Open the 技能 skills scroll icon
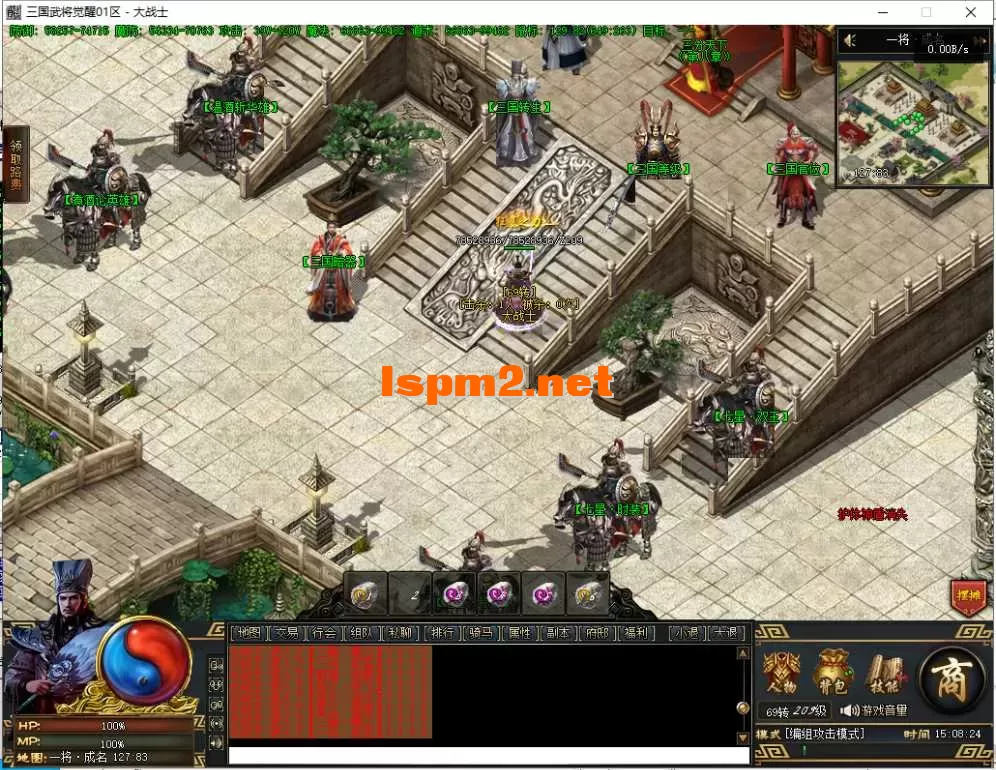This screenshot has height=770, width=996. [x=884, y=673]
